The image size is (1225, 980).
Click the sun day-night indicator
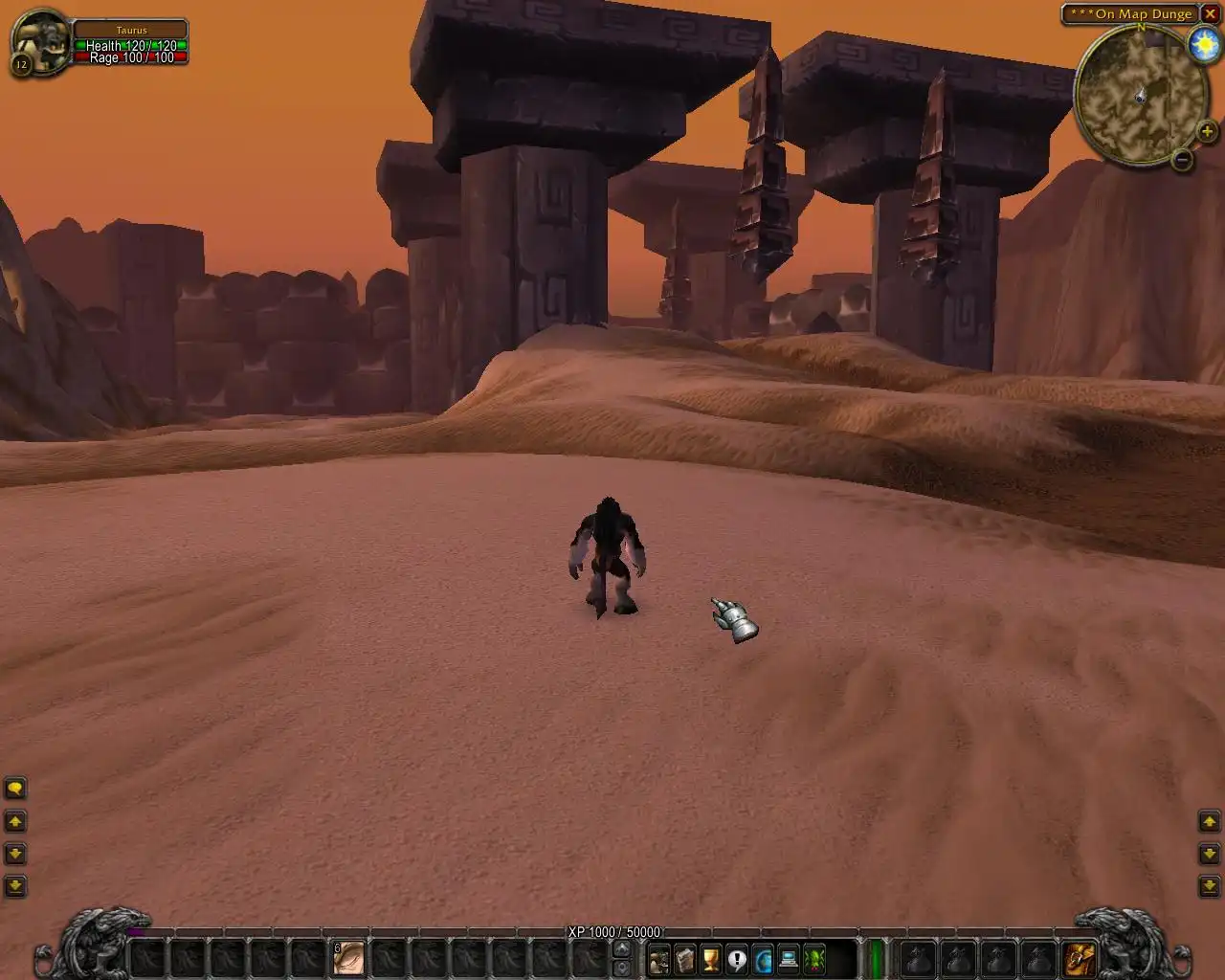[x=1203, y=45]
